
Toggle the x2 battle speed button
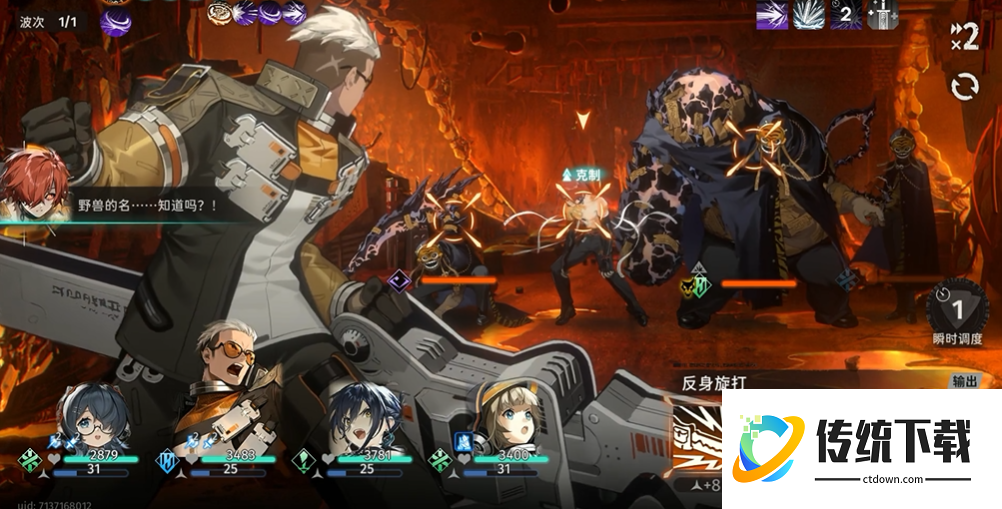tap(964, 36)
